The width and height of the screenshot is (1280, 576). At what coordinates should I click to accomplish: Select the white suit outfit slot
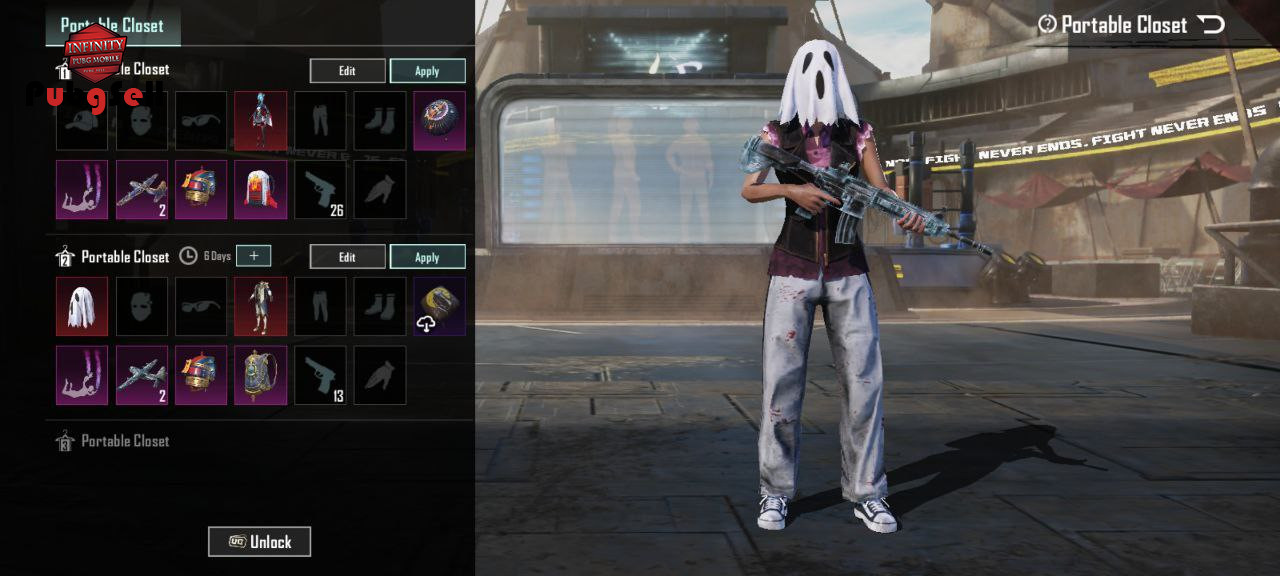point(261,306)
